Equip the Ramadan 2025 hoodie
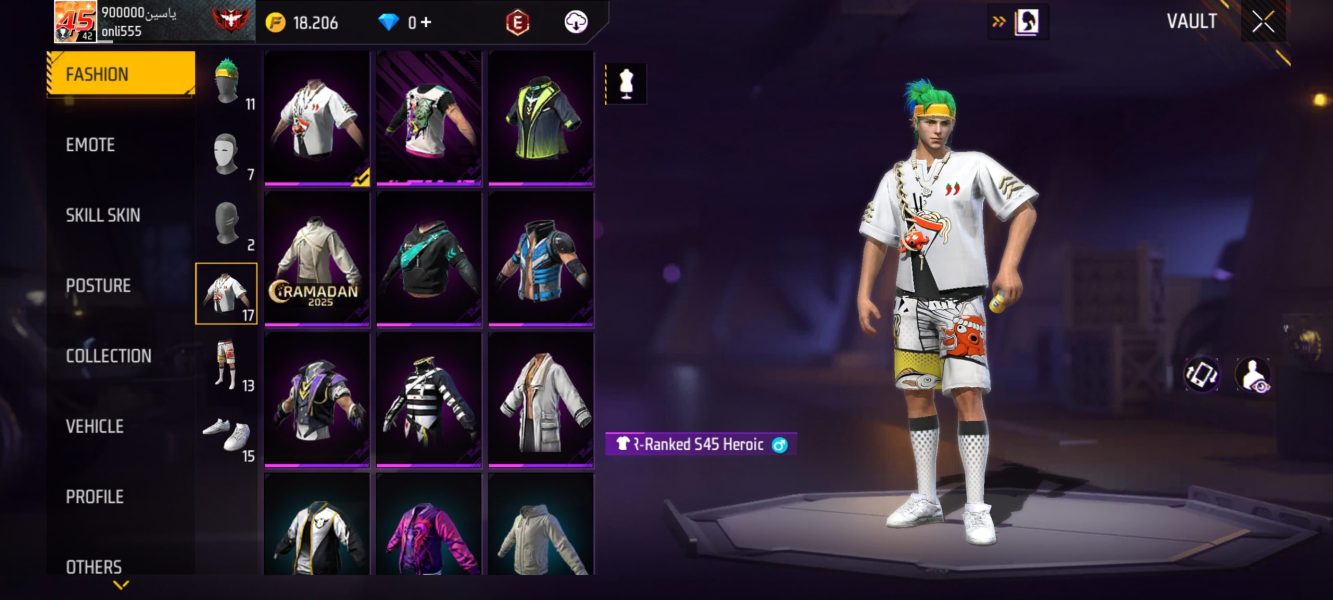 (317, 258)
